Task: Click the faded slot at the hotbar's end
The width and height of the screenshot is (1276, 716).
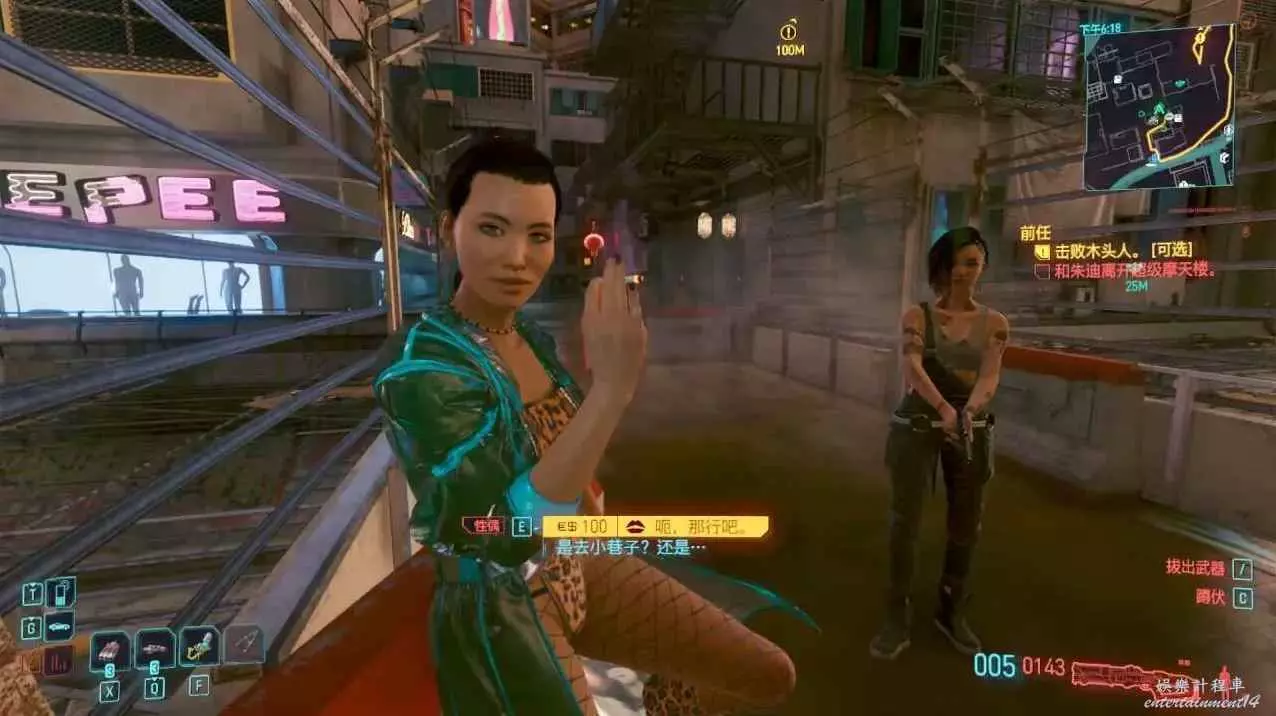Action: pos(243,645)
